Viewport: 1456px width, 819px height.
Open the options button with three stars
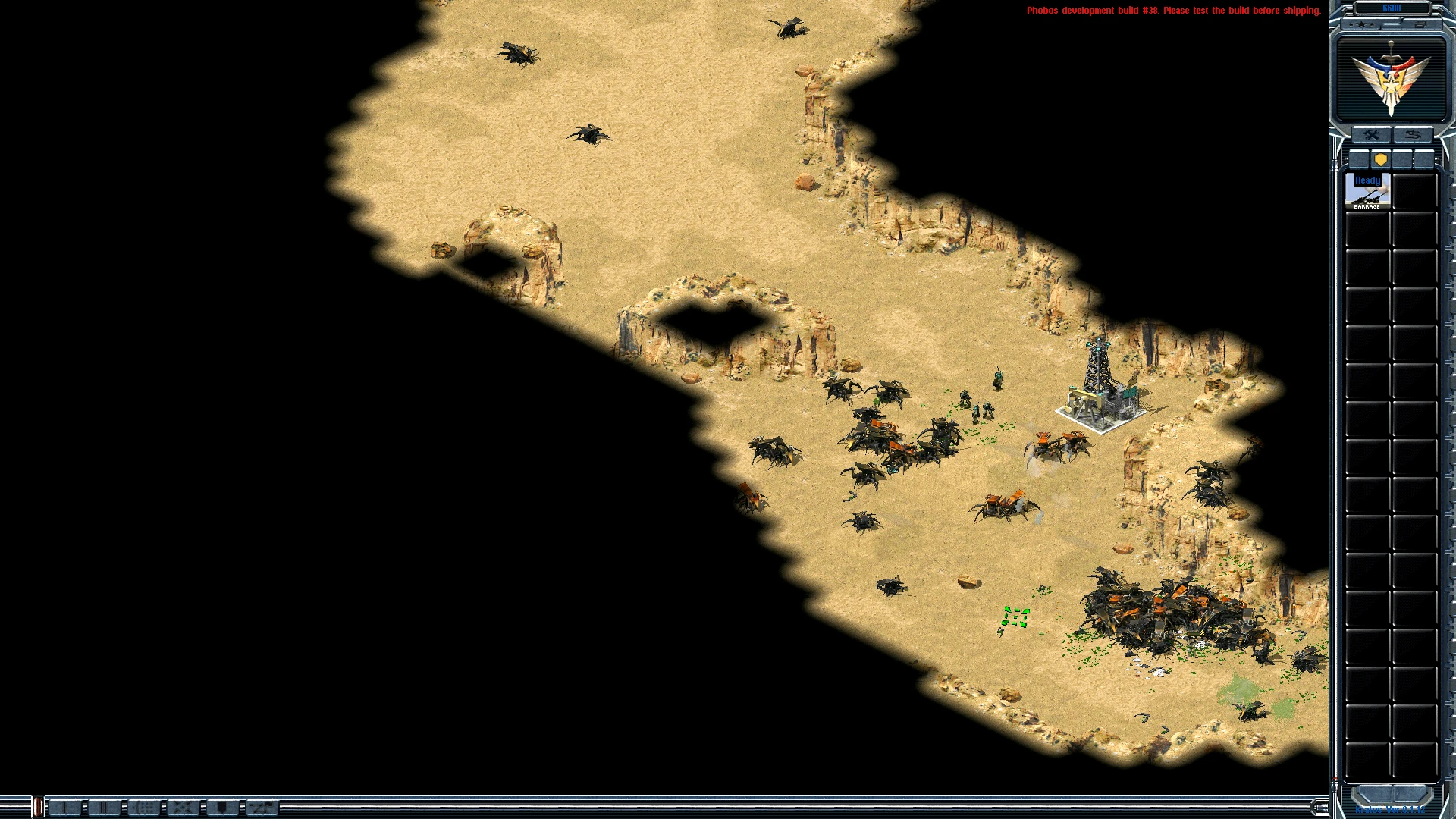coord(1363,24)
